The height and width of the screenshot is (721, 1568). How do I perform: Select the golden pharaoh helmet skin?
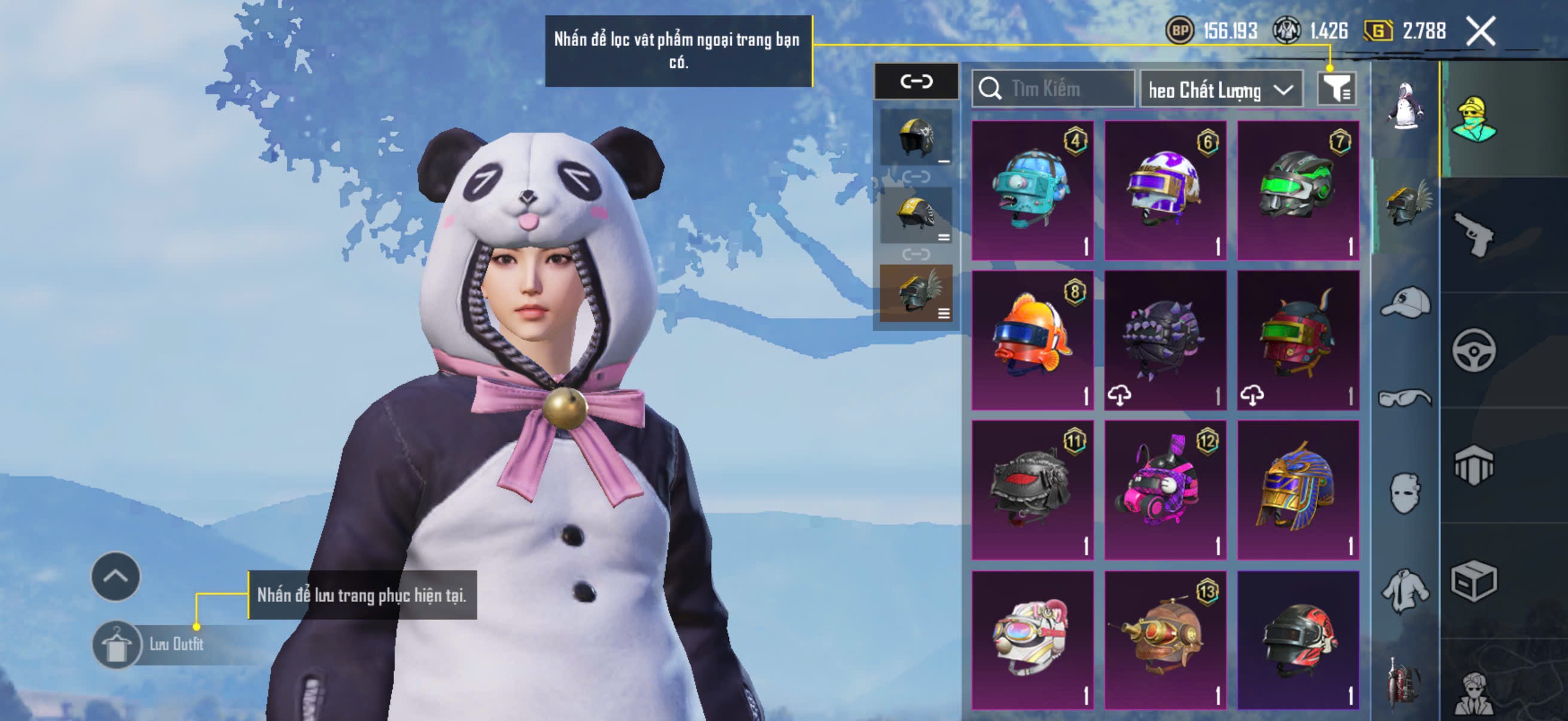pyautogui.click(x=1298, y=490)
